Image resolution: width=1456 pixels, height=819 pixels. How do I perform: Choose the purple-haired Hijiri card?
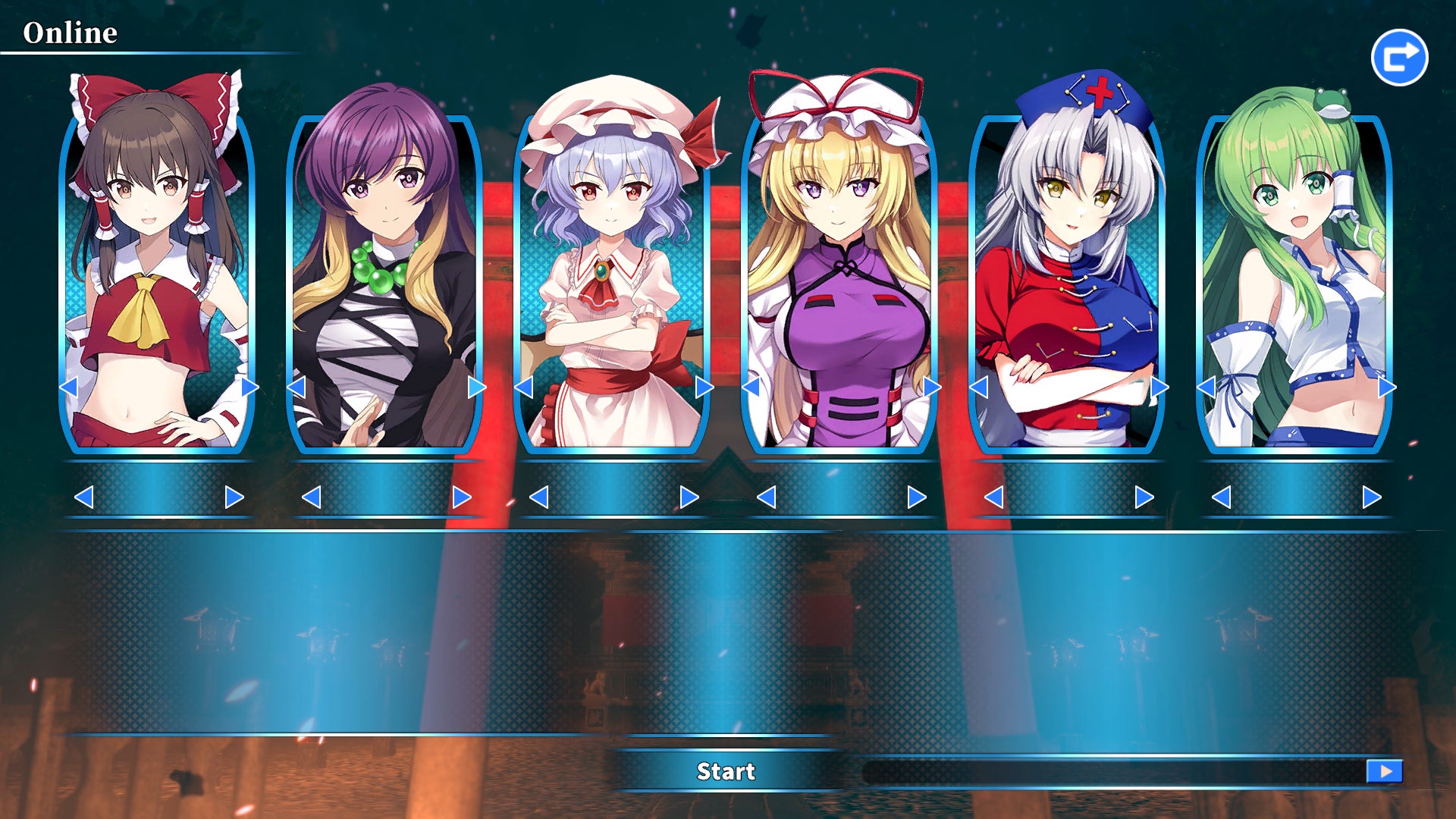click(384, 281)
